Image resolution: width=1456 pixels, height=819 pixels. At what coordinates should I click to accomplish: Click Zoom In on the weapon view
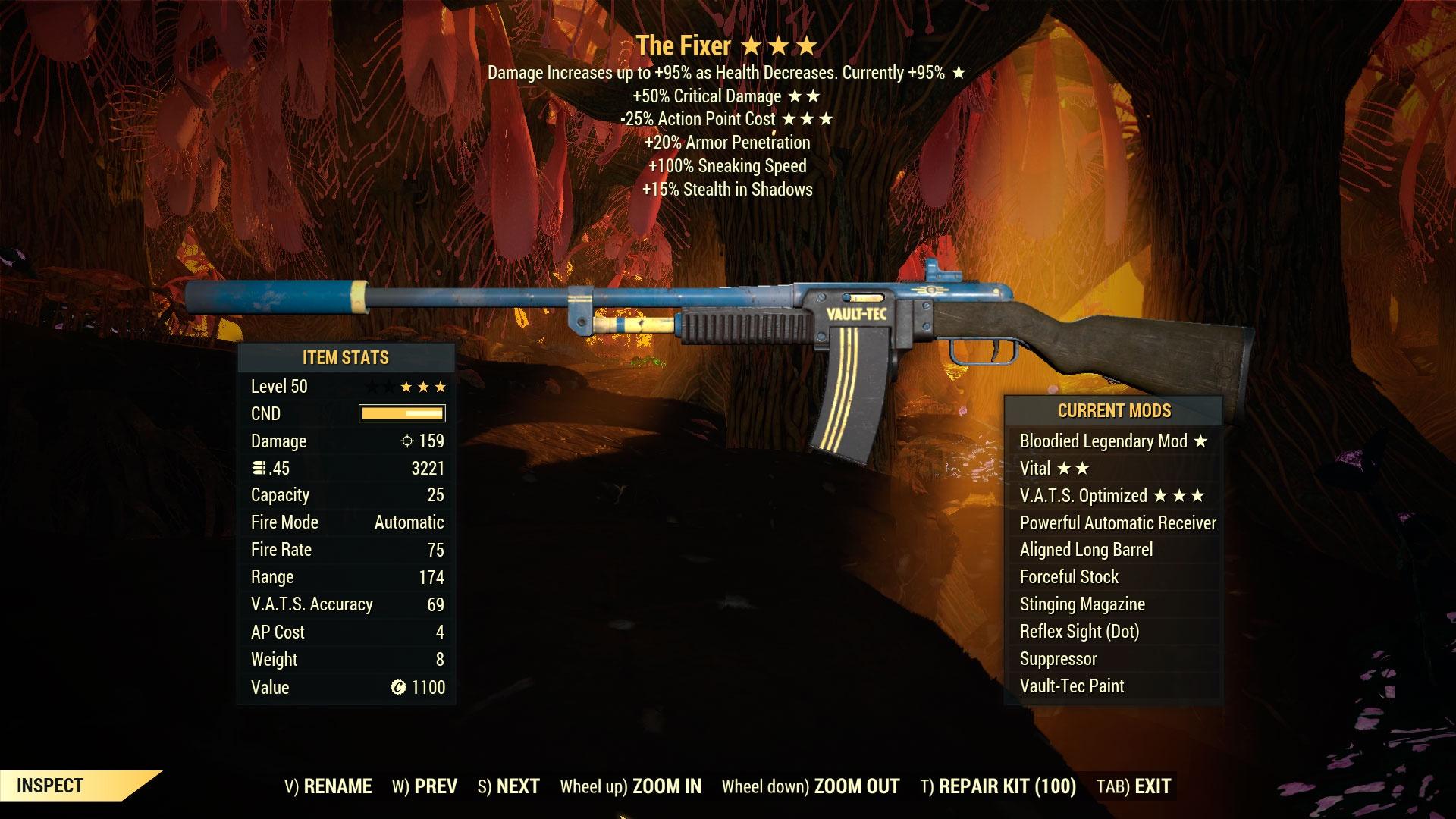631,786
